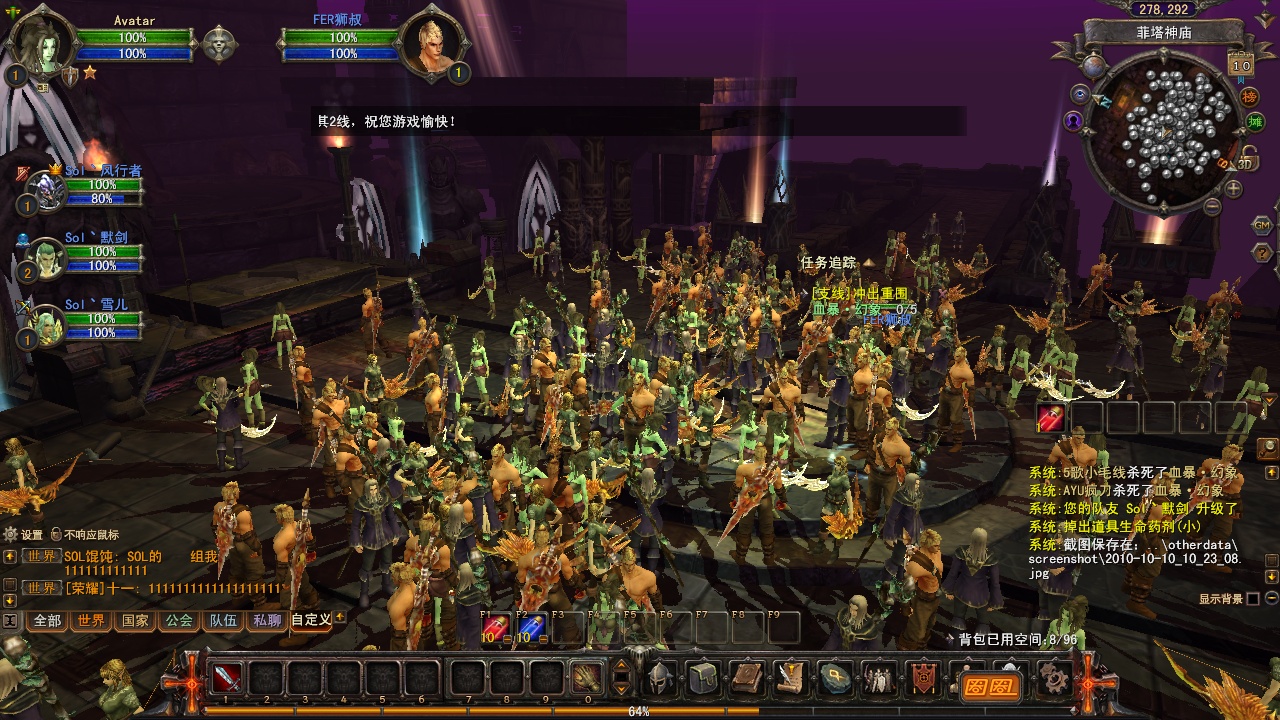Open the GM help button
The width and height of the screenshot is (1280, 720).
(x=1262, y=225)
